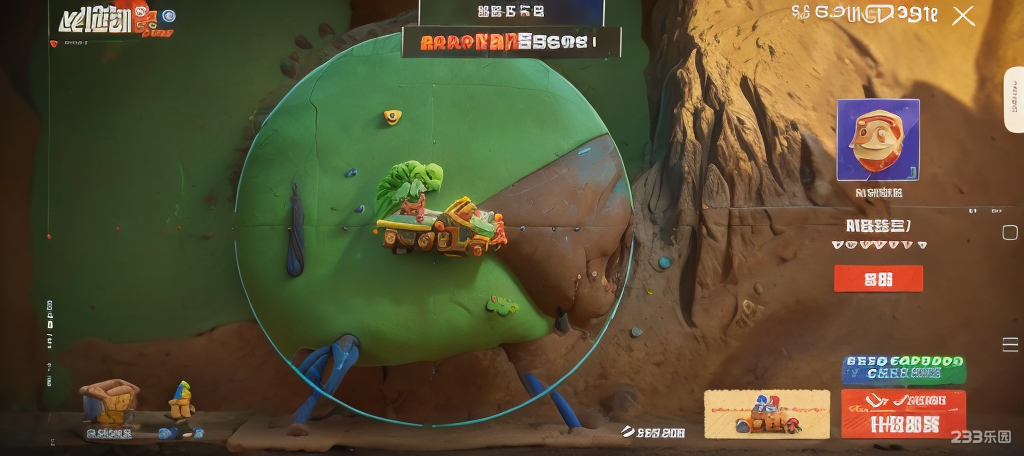
Task: Click the red-lettered title banner
Action: (511, 42)
